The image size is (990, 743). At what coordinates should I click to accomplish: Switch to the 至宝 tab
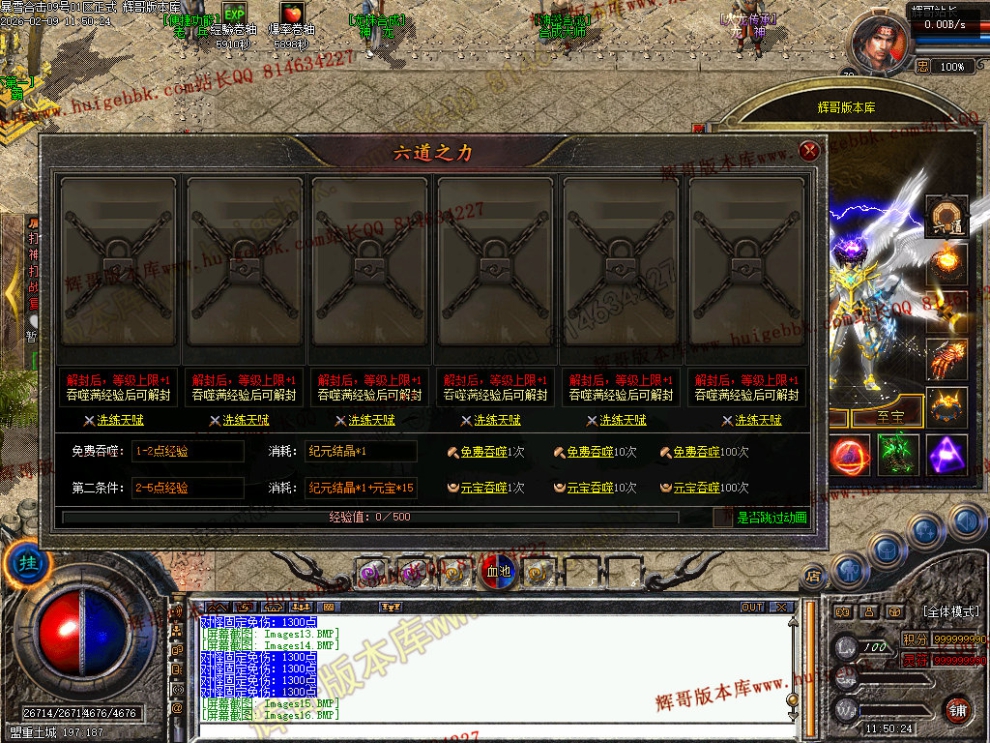(890, 417)
